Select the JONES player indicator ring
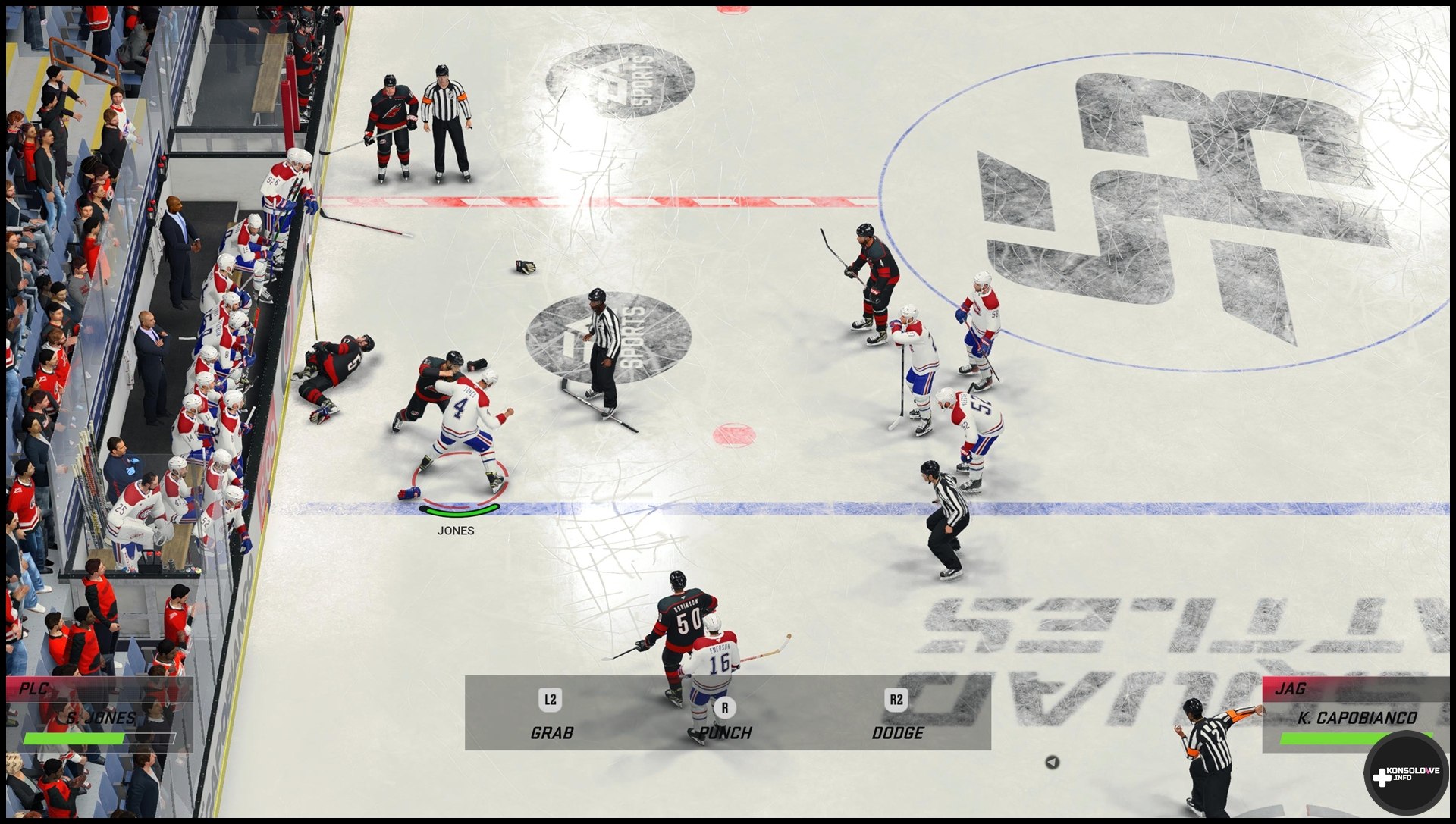1456x824 pixels. tap(460, 487)
